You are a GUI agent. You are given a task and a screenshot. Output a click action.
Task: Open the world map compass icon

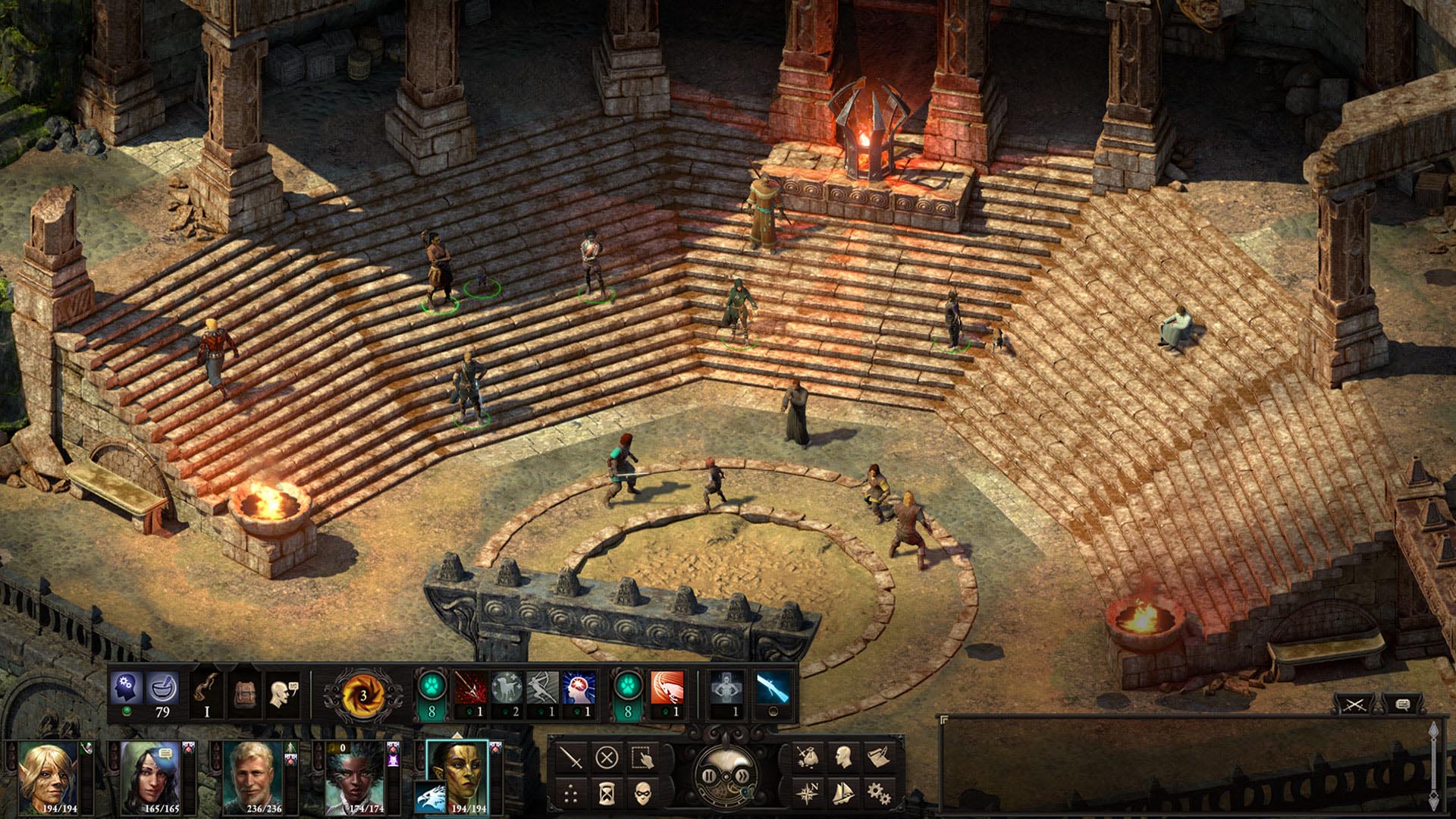[x=808, y=794]
